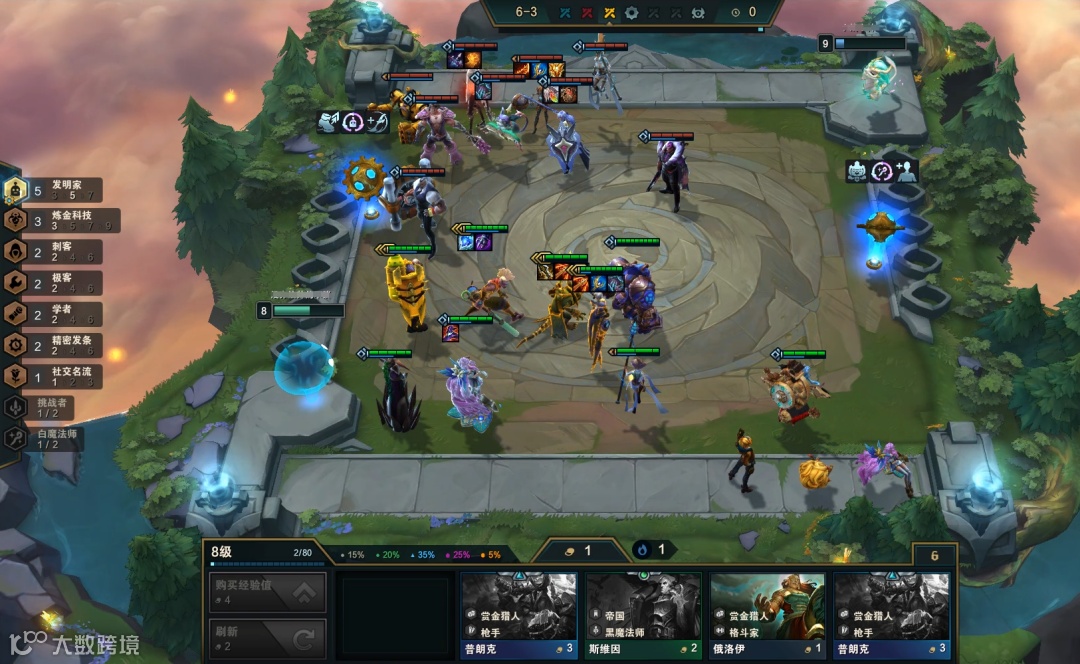This screenshot has width=1080, height=664.
Task: Select the inactive 挑战者 trait
Action: pyautogui.click(x=45, y=407)
